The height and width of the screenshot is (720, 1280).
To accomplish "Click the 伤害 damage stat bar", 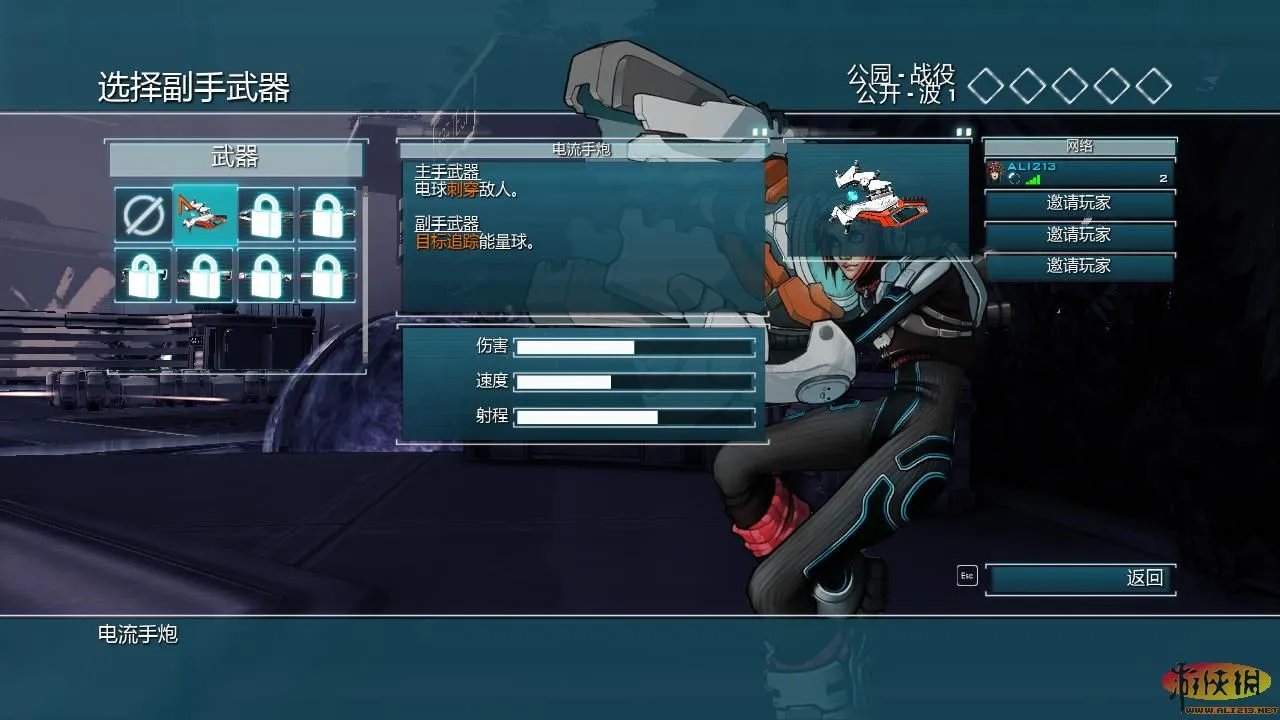I will pyautogui.click(x=635, y=346).
